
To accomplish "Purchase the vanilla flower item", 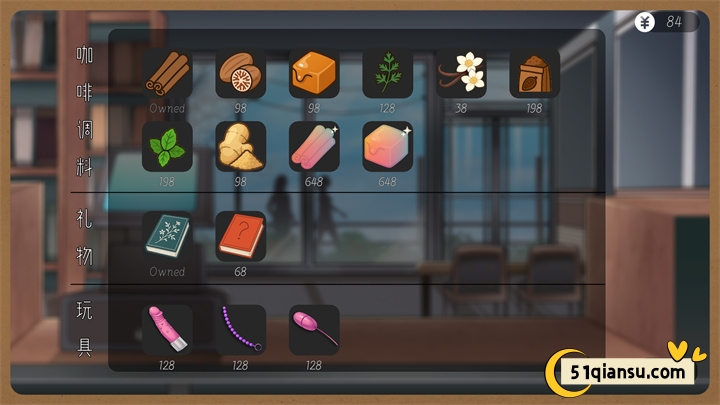I will pyautogui.click(x=461, y=73).
